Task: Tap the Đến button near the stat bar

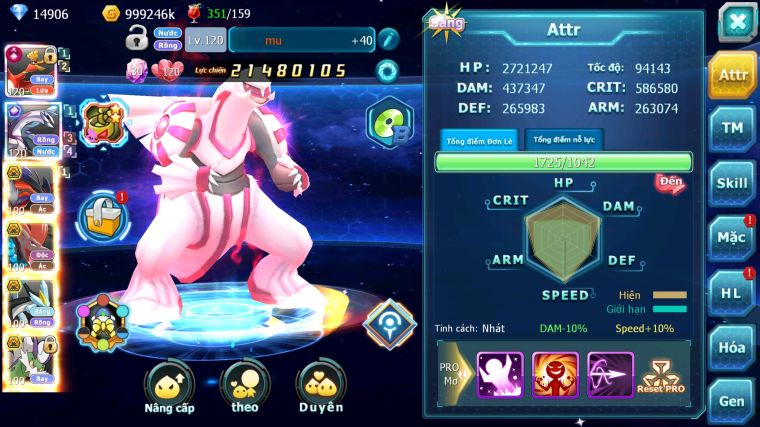Action: coord(669,182)
